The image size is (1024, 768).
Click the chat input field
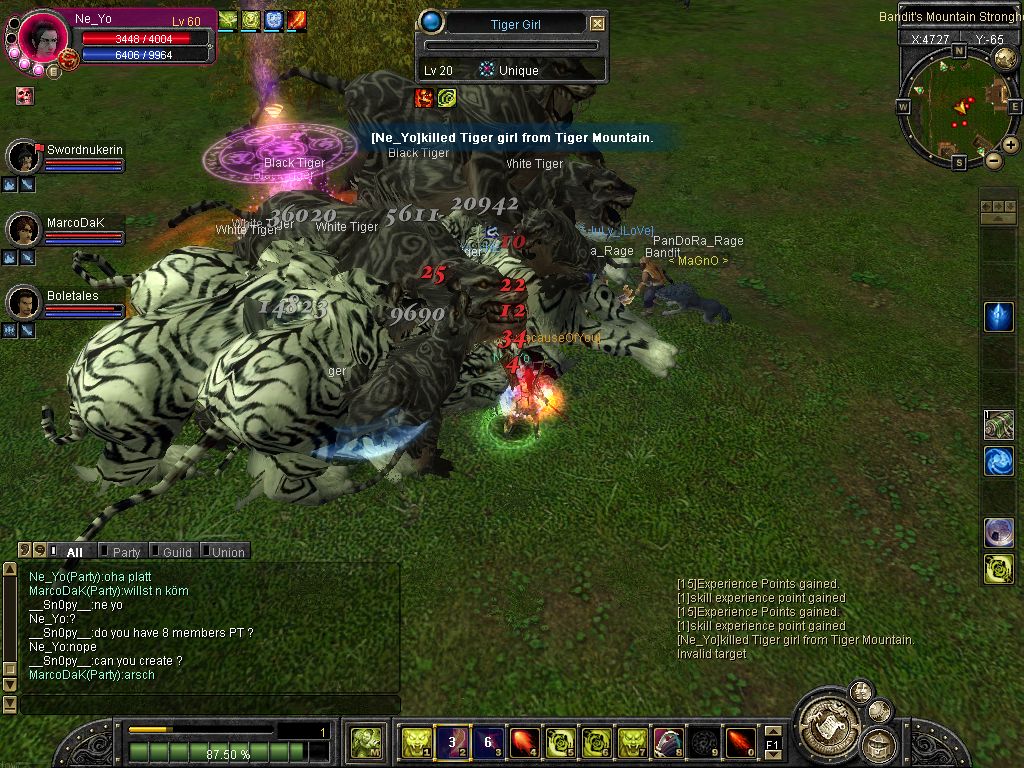click(210, 705)
